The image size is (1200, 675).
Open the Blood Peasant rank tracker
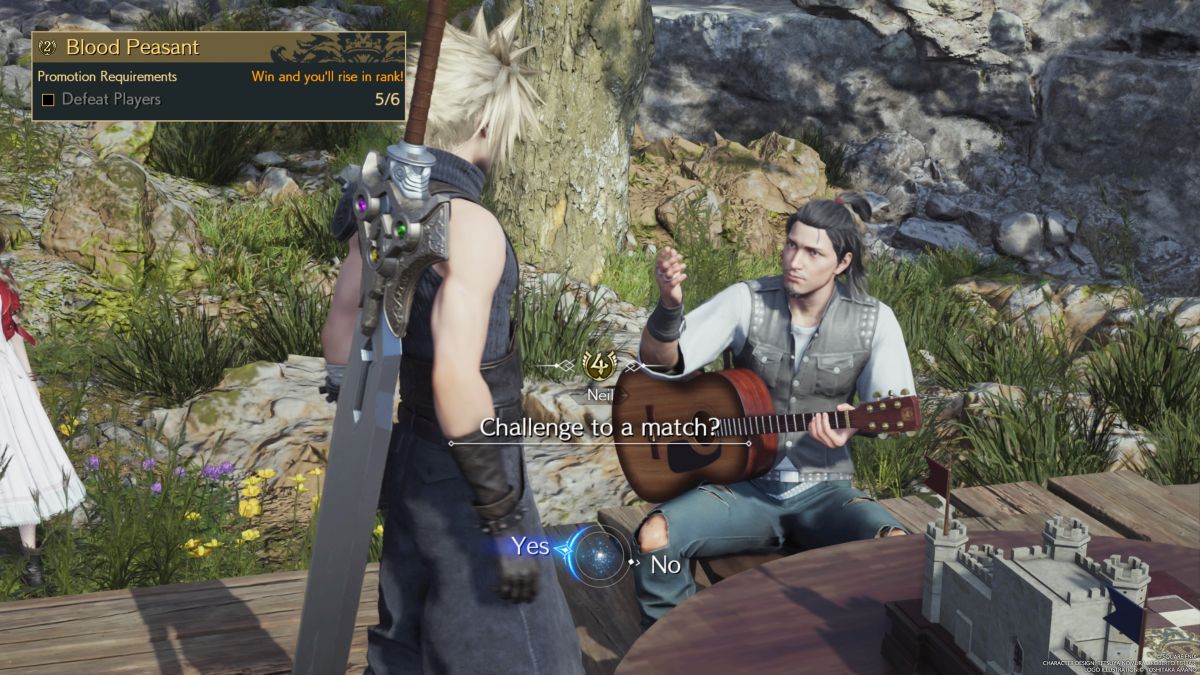click(132, 47)
